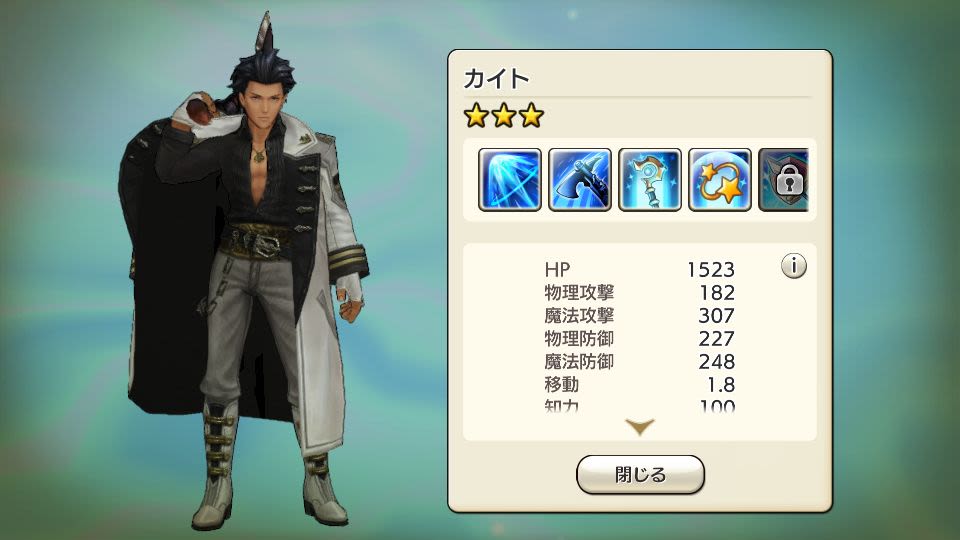This screenshot has height=540, width=960.
Task: Select the linked stars skill icon
Action: (x=720, y=180)
